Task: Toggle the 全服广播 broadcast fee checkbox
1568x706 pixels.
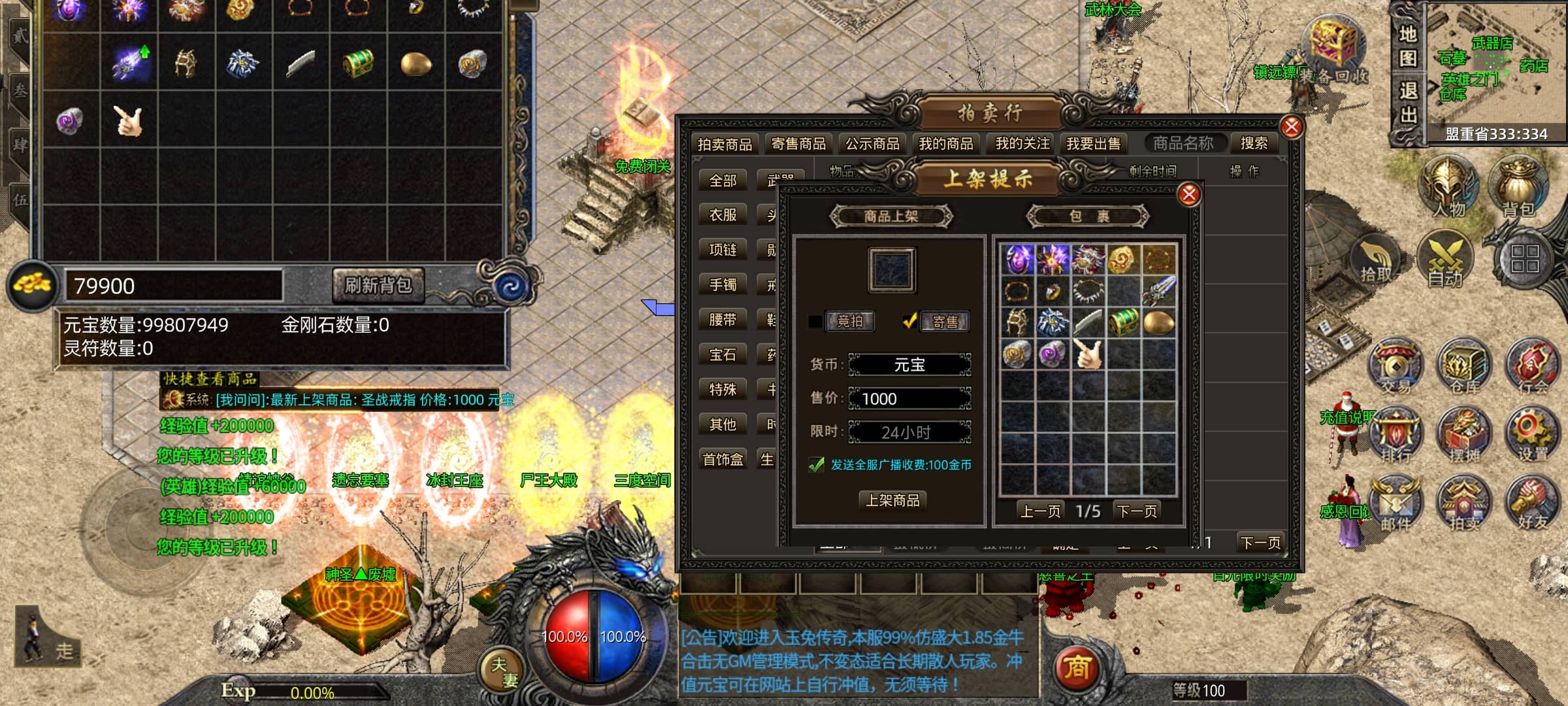Action: pos(817,465)
